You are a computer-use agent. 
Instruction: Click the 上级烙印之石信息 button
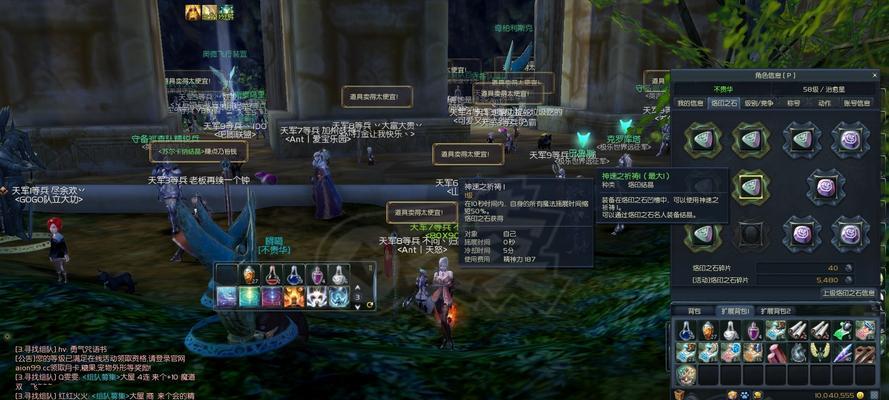(x=849, y=293)
